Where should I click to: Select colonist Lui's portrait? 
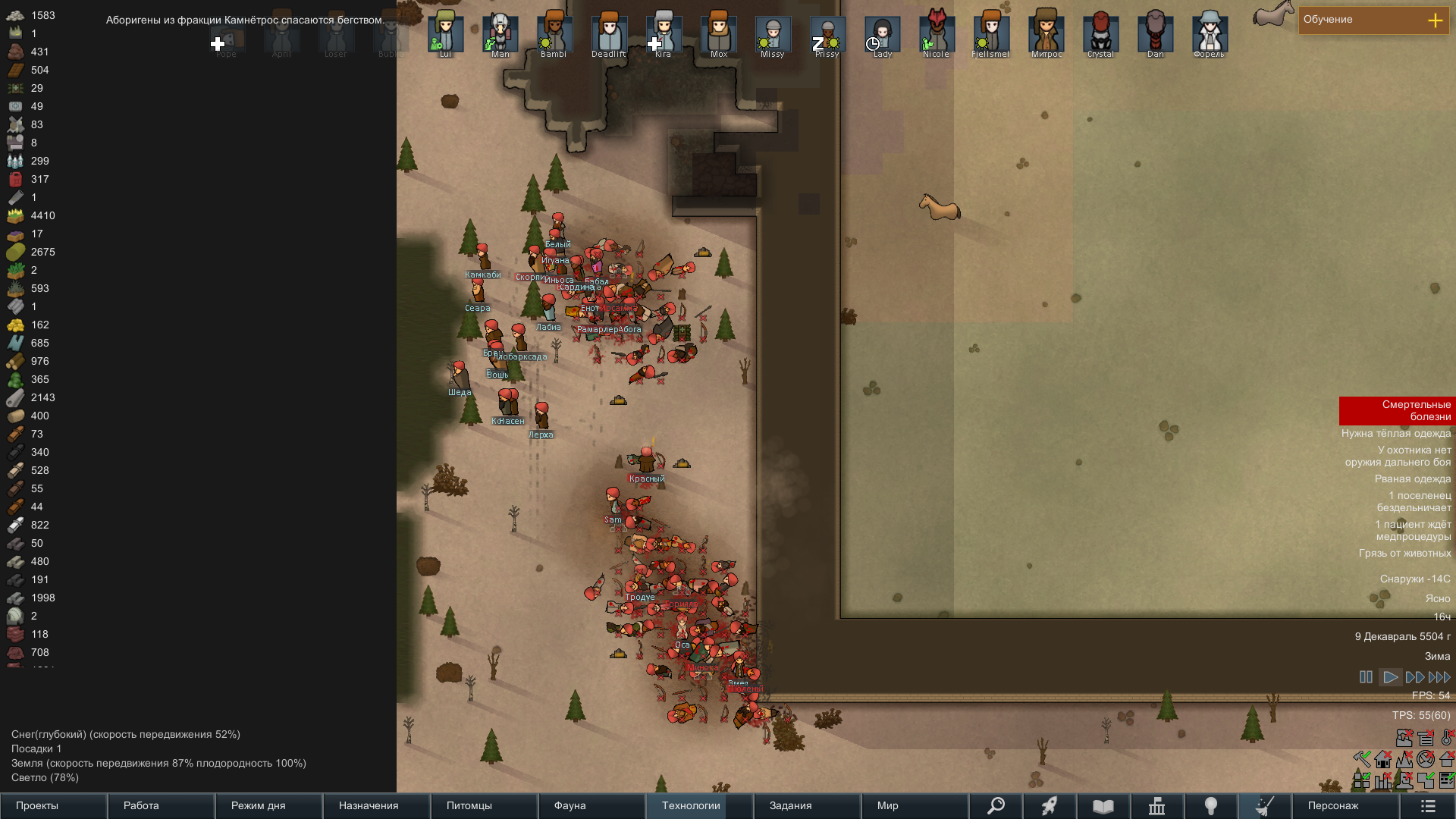(x=445, y=34)
